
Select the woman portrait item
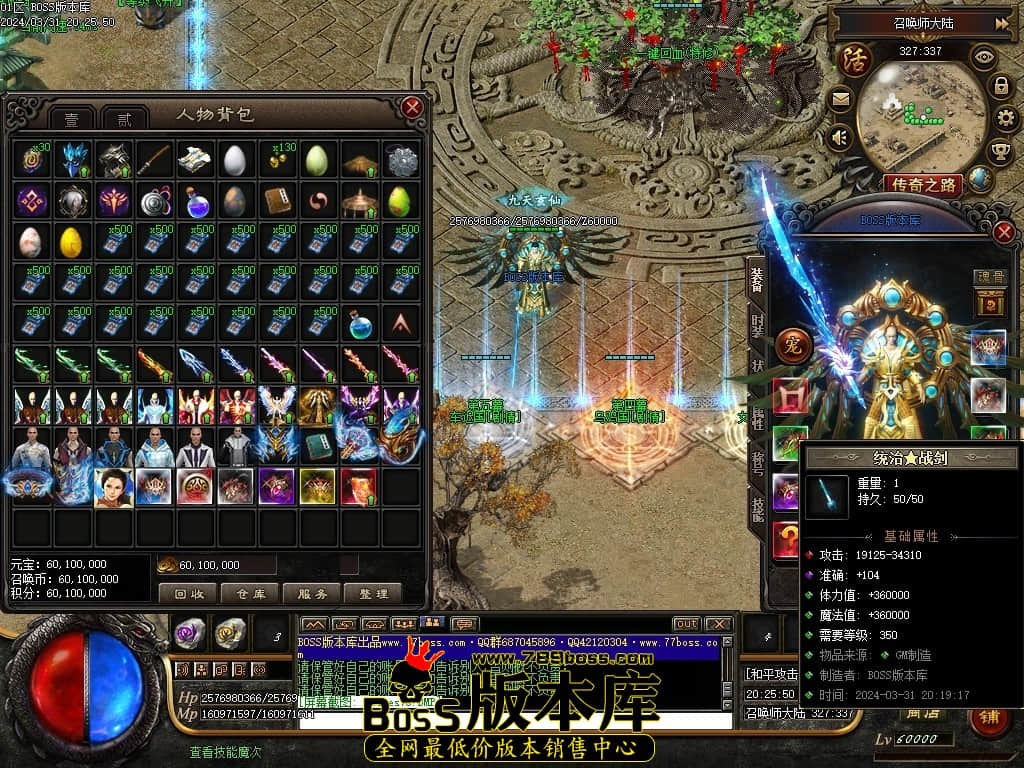pyautogui.click(x=112, y=487)
